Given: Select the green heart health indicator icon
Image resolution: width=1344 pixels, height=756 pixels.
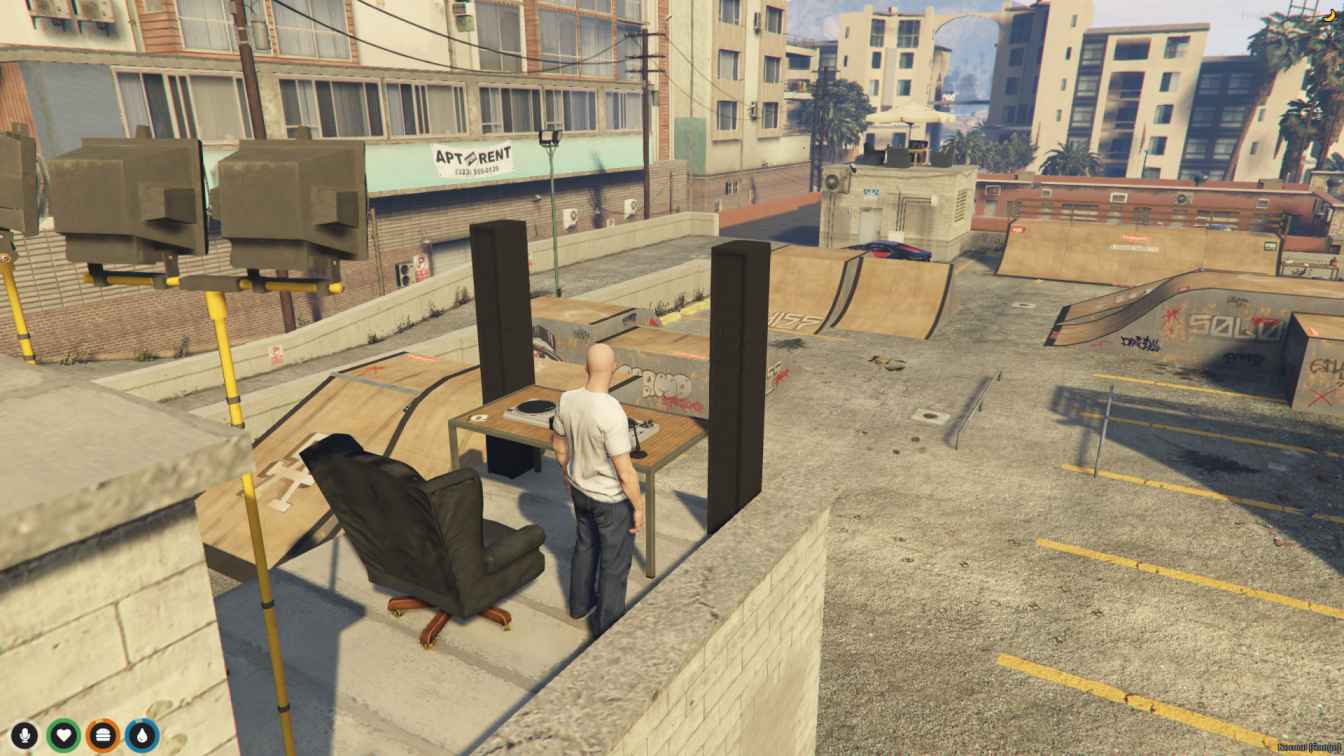Looking at the screenshot, I should click(x=62, y=734).
